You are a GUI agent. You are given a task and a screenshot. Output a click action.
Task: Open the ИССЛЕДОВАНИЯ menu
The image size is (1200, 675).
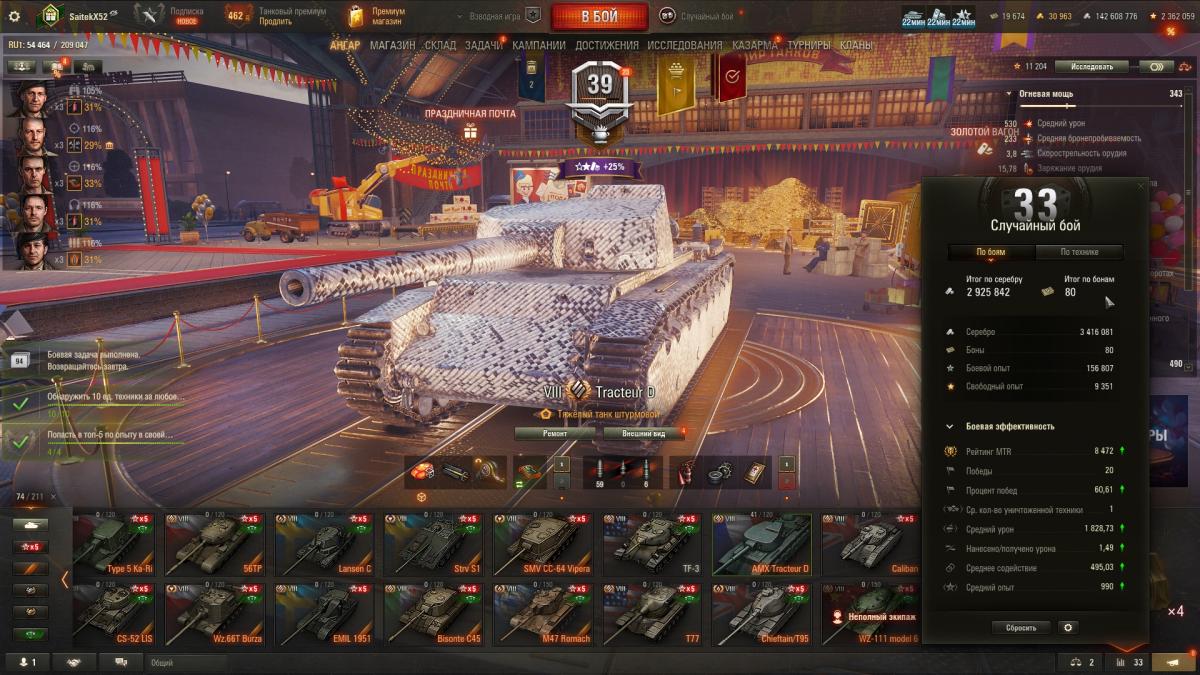(684, 45)
